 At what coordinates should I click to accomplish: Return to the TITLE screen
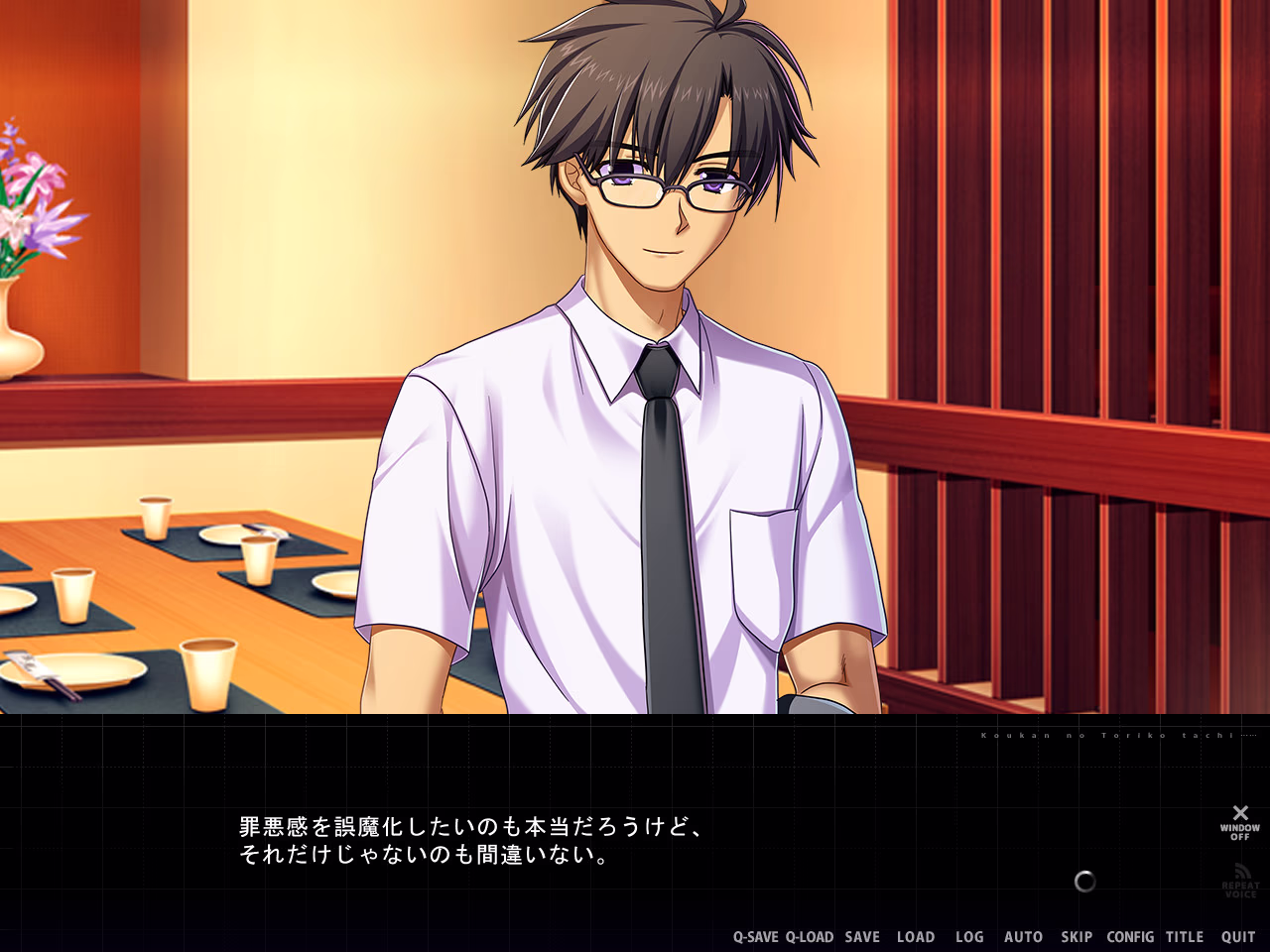tap(1185, 937)
